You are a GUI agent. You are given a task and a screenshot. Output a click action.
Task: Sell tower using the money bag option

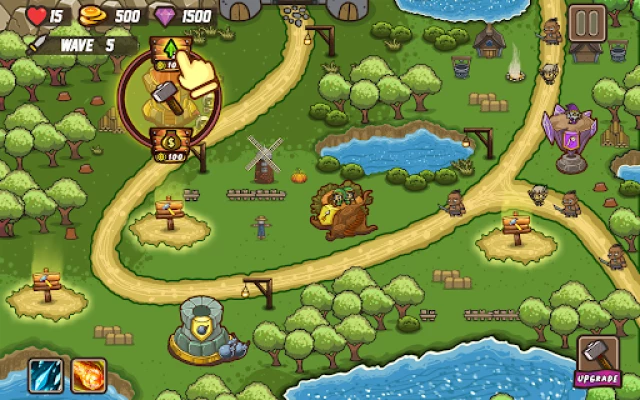pyautogui.click(x=169, y=145)
